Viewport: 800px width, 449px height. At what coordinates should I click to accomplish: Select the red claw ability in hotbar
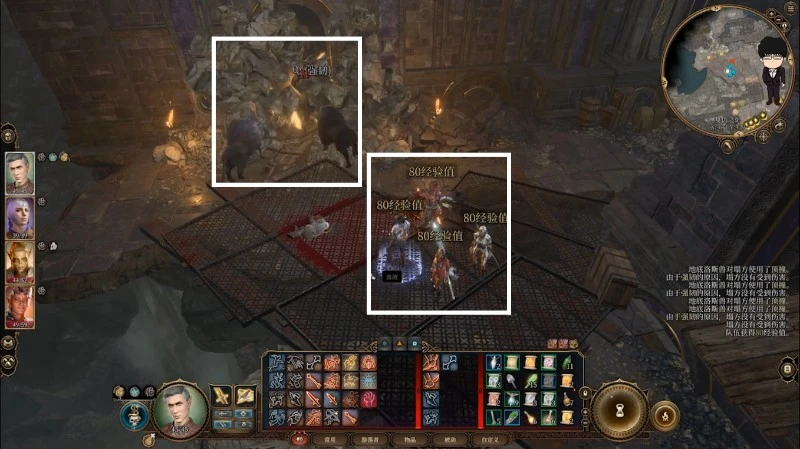coord(368,398)
